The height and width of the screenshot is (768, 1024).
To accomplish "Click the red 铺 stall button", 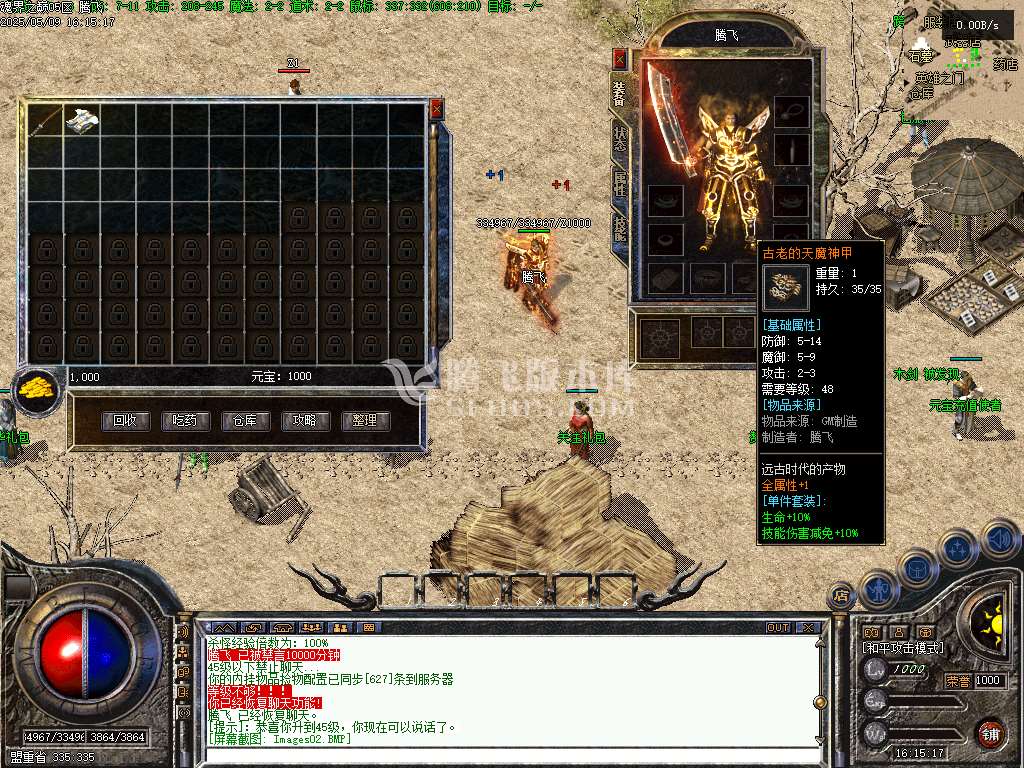I will 990,733.
